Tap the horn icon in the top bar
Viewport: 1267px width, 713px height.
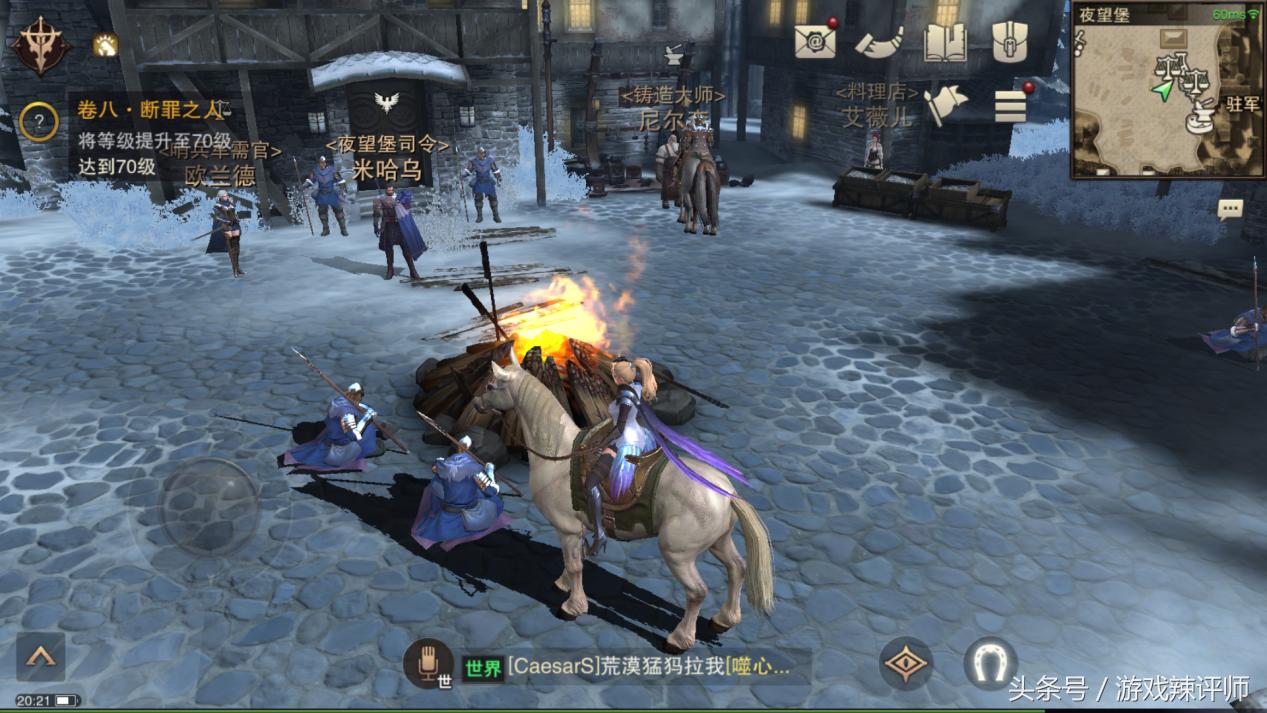point(879,41)
